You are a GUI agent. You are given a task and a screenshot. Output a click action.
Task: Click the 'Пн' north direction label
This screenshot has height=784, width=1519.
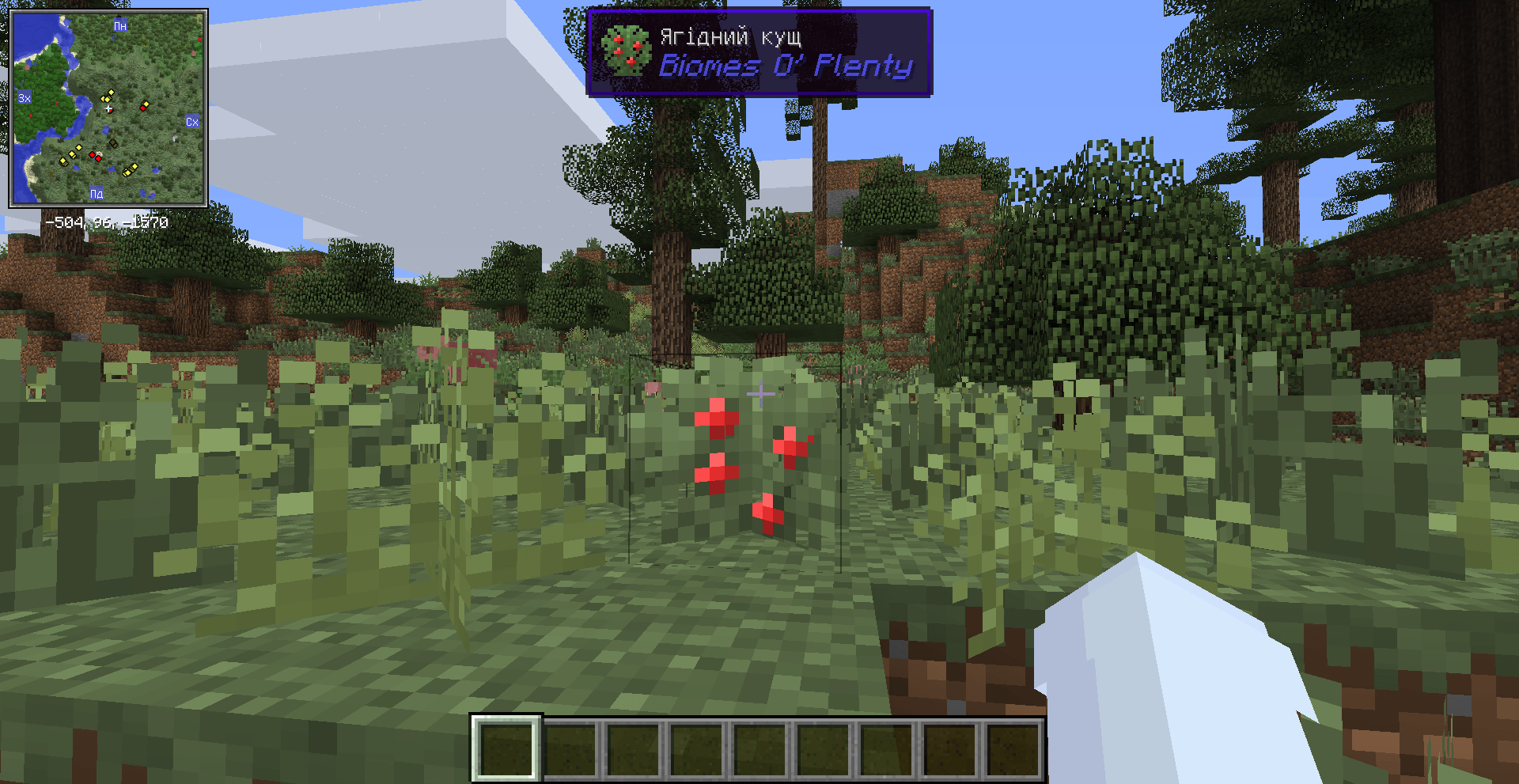click(119, 26)
